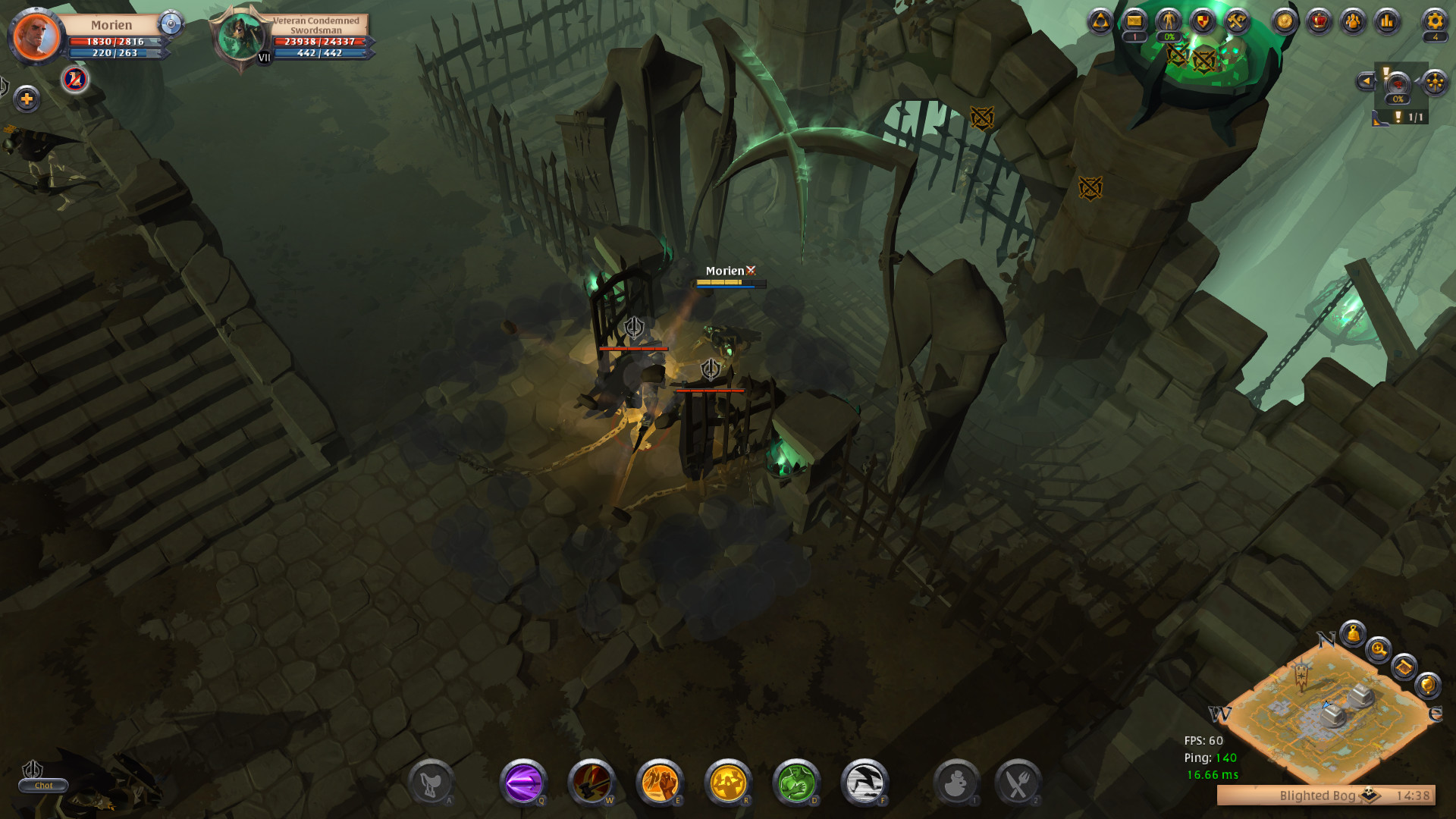Open the party members icon

coord(1353,21)
